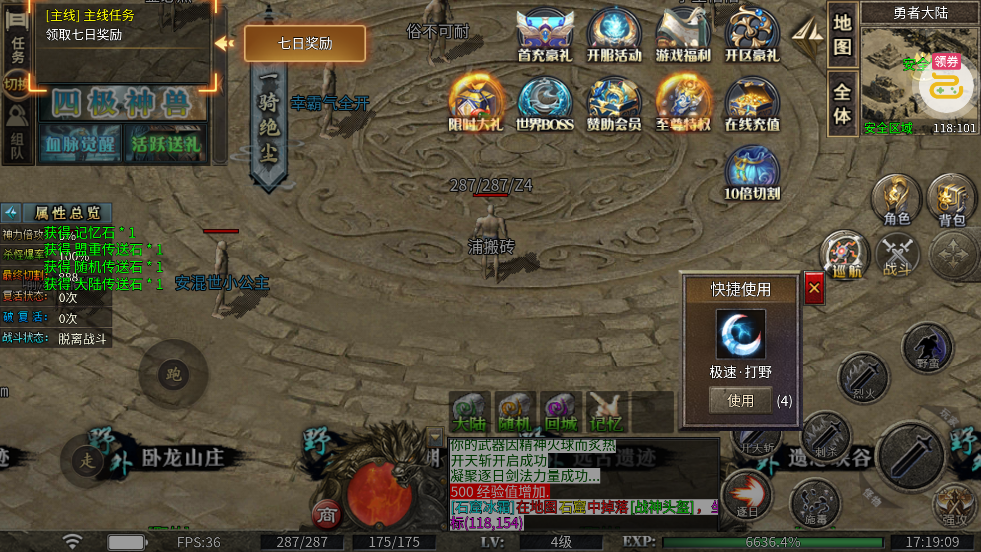Open the 10倍切割 icon
The width and height of the screenshot is (981, 552).
click(752, 171)
